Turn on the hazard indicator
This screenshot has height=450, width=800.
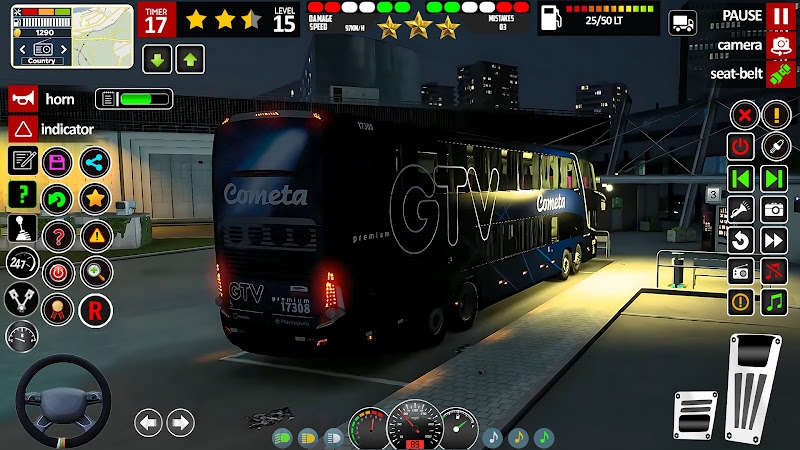[x=22, y=129]
